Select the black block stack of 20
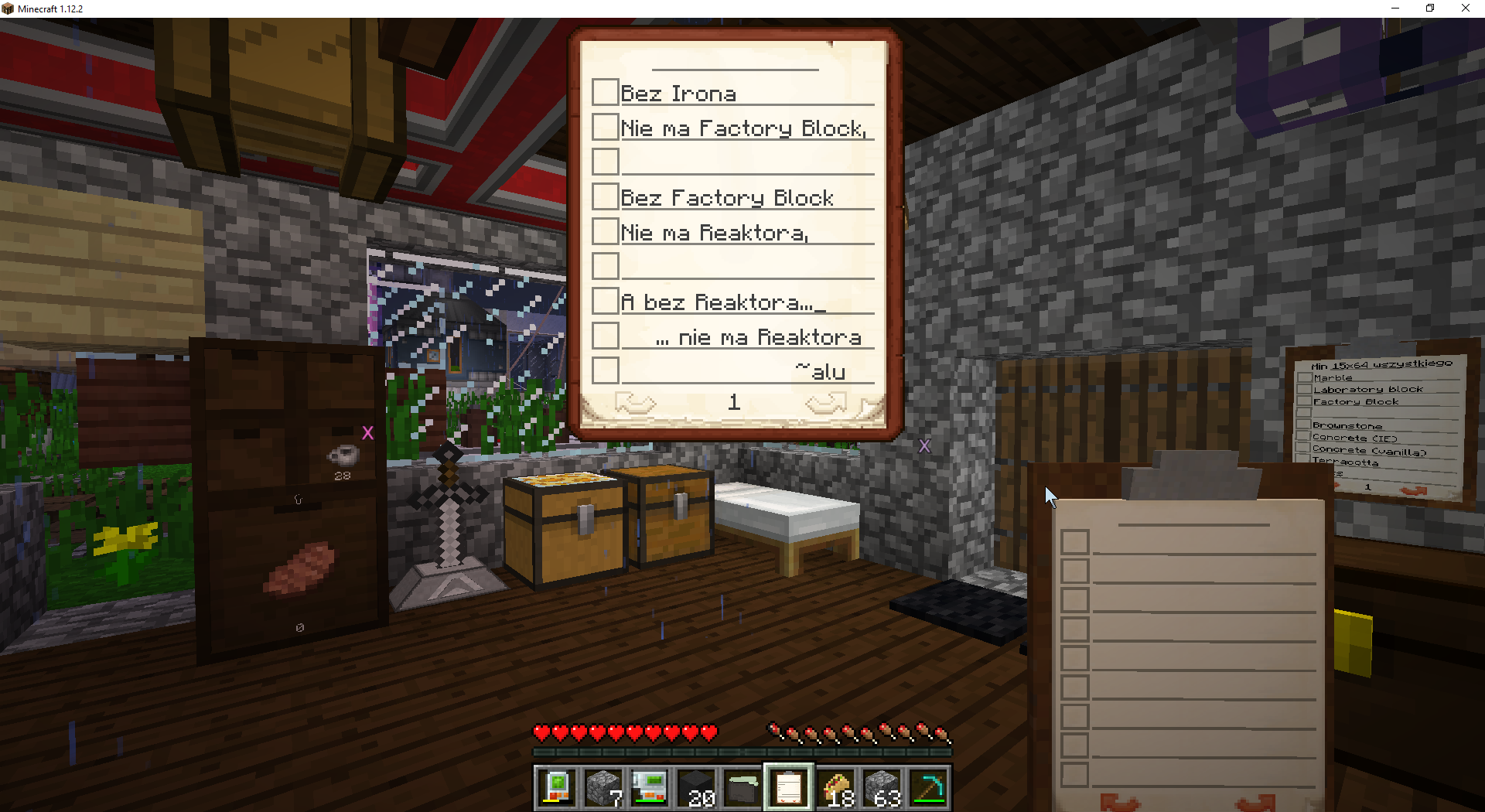The height and width of the screenshot is (812, 1485). pyautogui.click(x=696, y=789)
